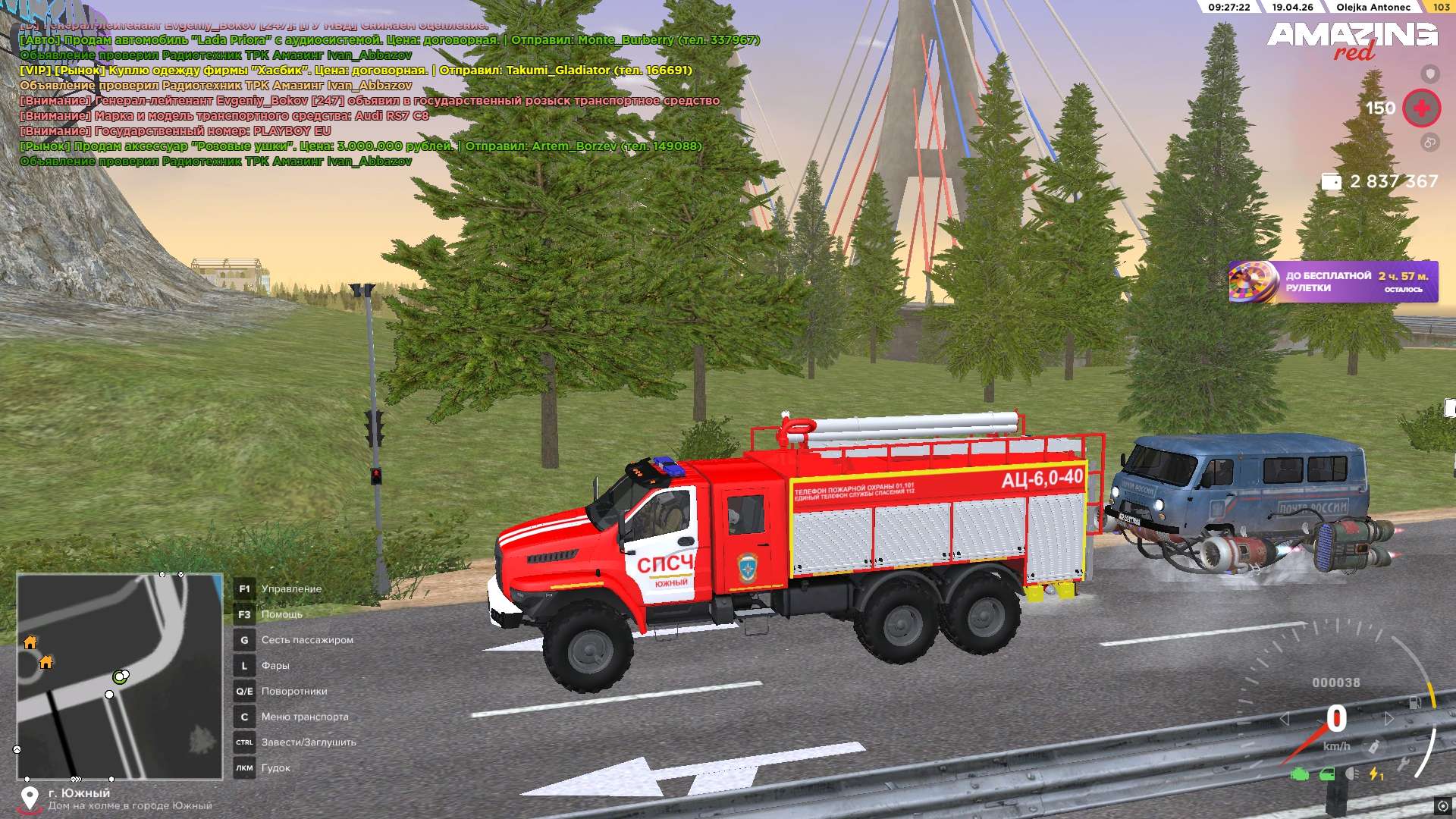1456x819 pixels.
Task: Select the upper house marker on minimap
Action: [30, 642]
